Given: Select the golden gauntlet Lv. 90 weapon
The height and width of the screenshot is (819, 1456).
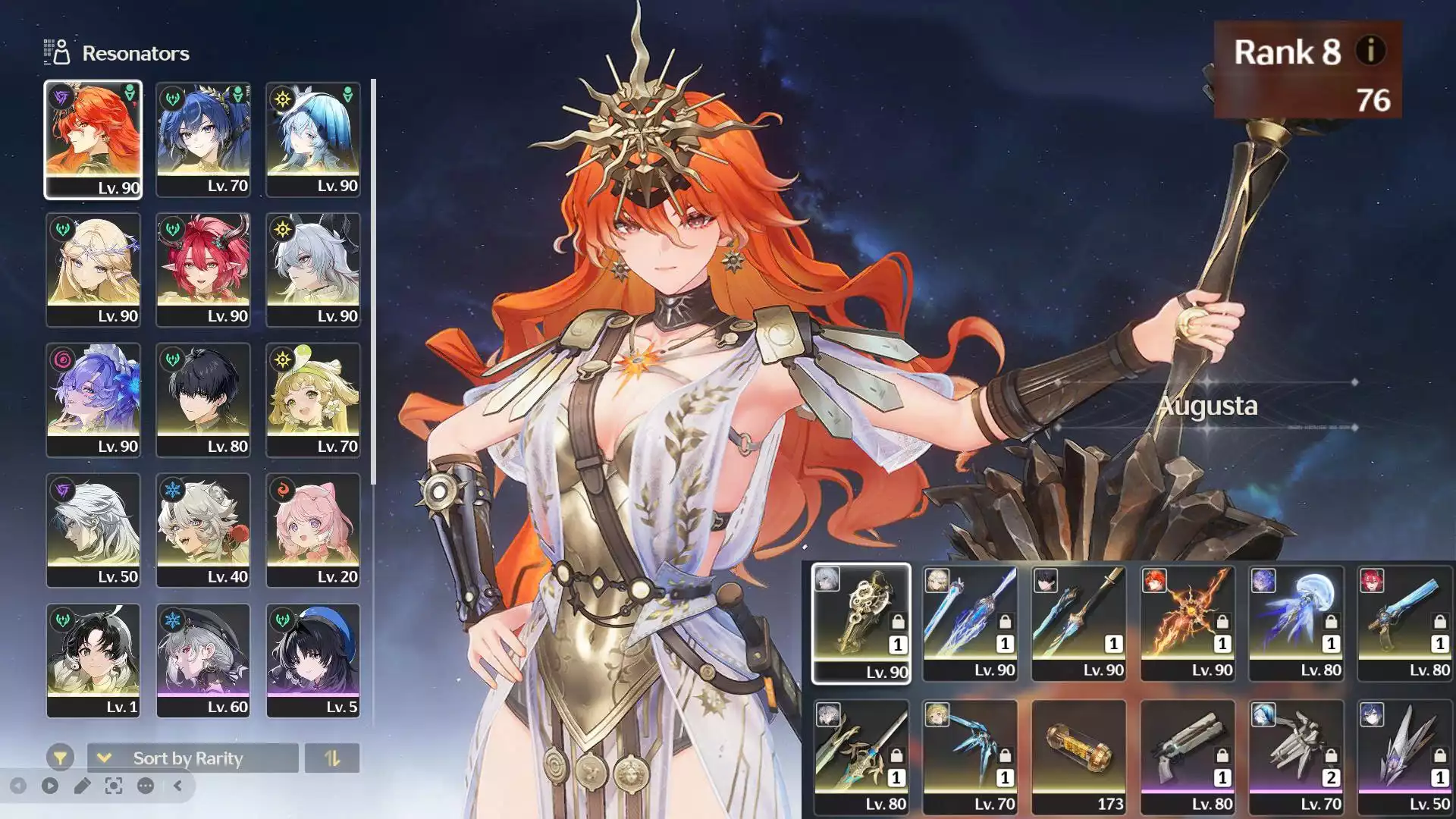Looking at the screenshot, I should (861, 623).
